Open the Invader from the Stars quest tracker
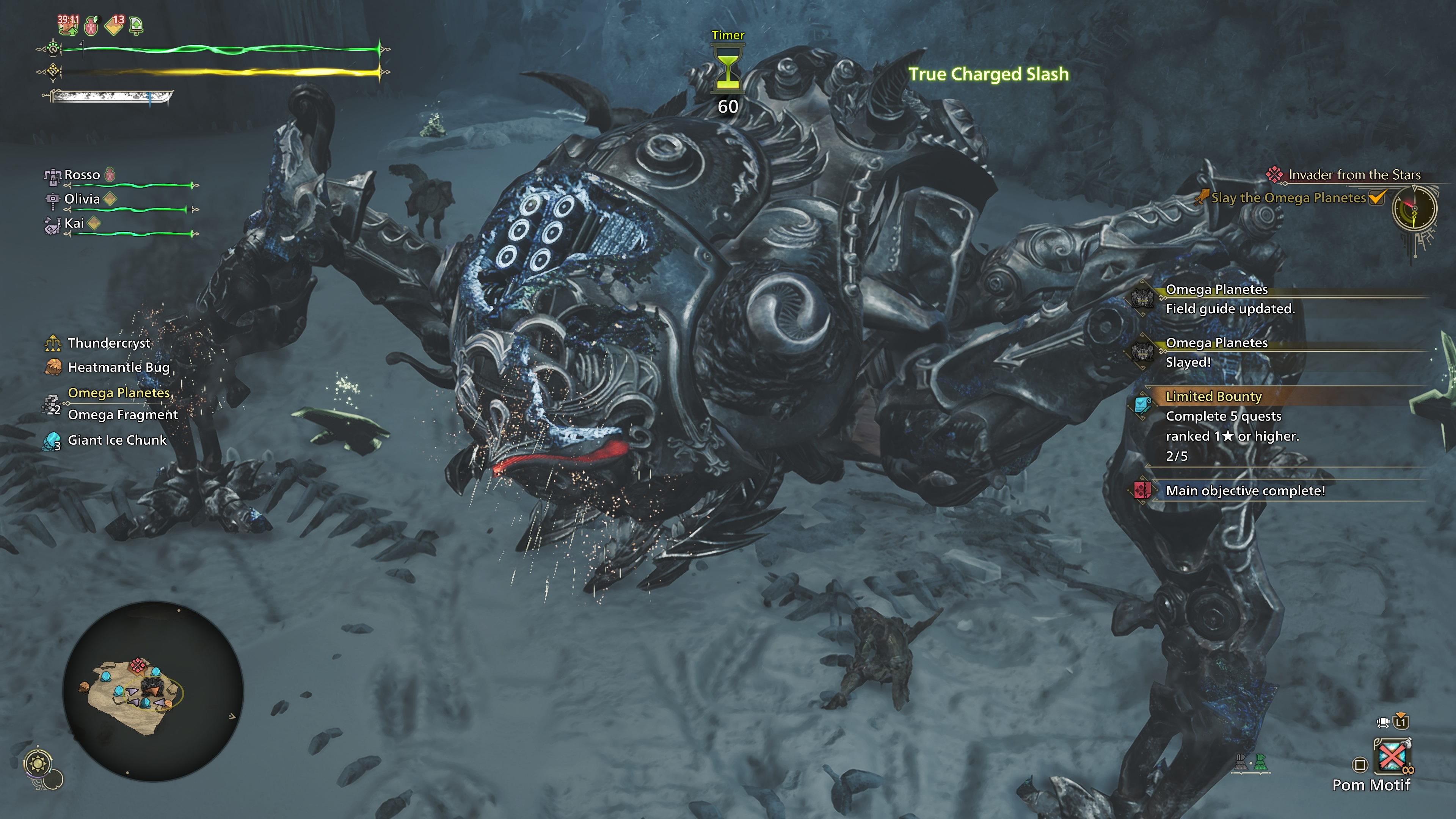Screen dimensions: 1456x819 tap(1354, 175)
